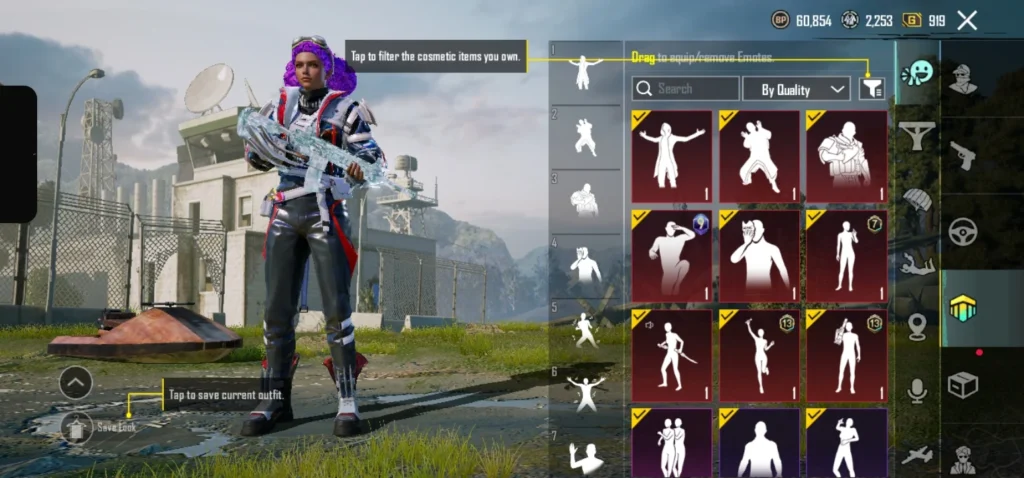Click the emote Search field
Image resolution: width=1024 pixels, height=478 pixels.
click(686, 89)
